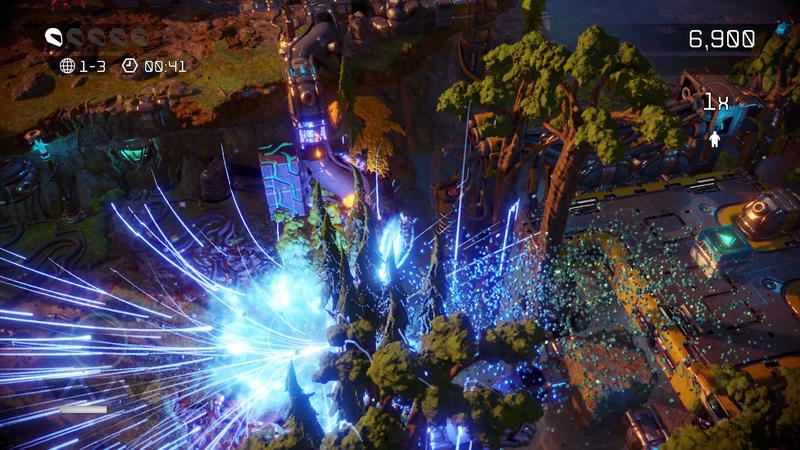The width and height of the screenshot is (800, 450).
Task: Click the globe world-stage icon
Action: (68, 66)
